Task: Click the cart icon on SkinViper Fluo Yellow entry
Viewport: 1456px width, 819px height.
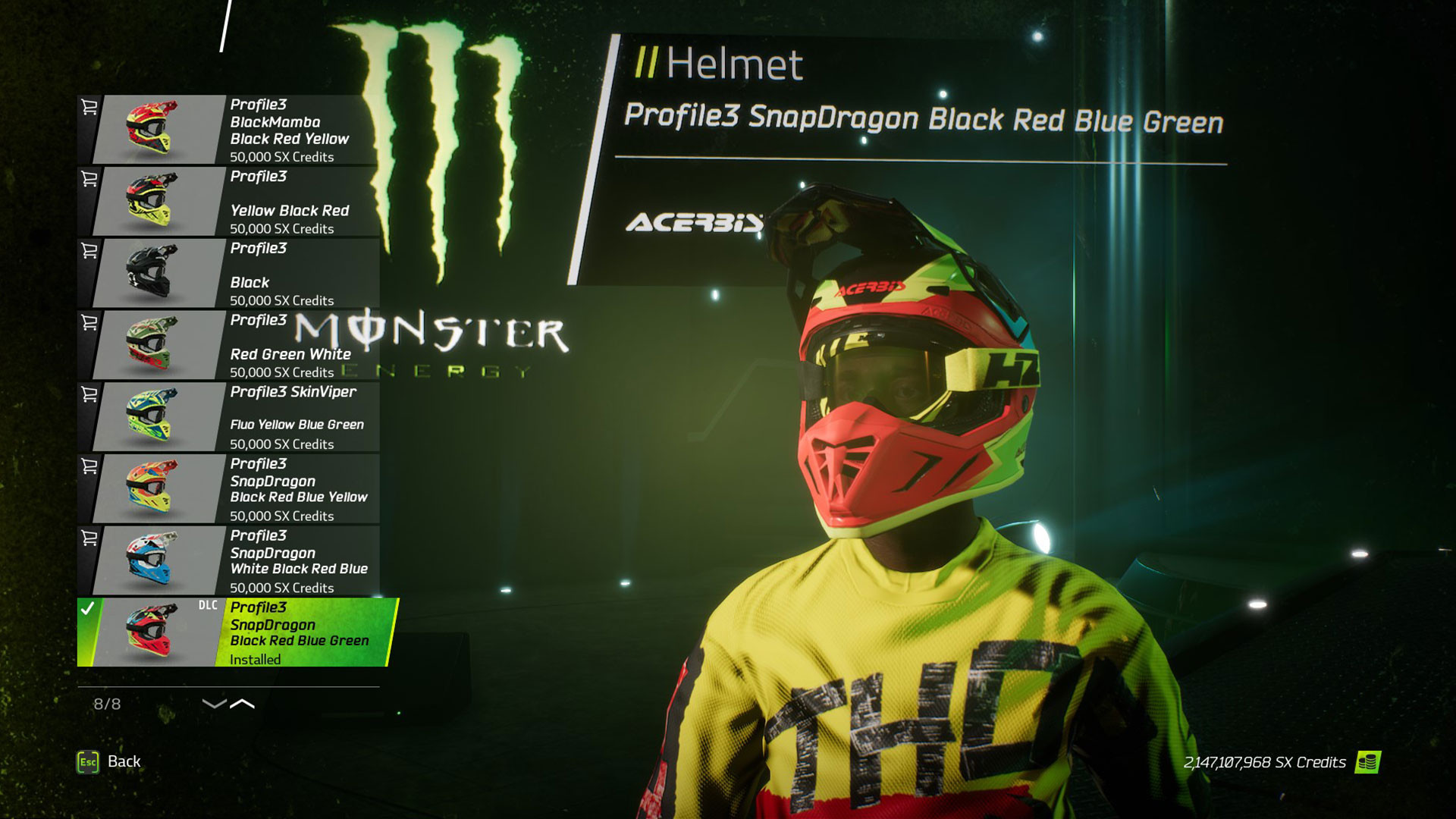Action: (91, 392)
